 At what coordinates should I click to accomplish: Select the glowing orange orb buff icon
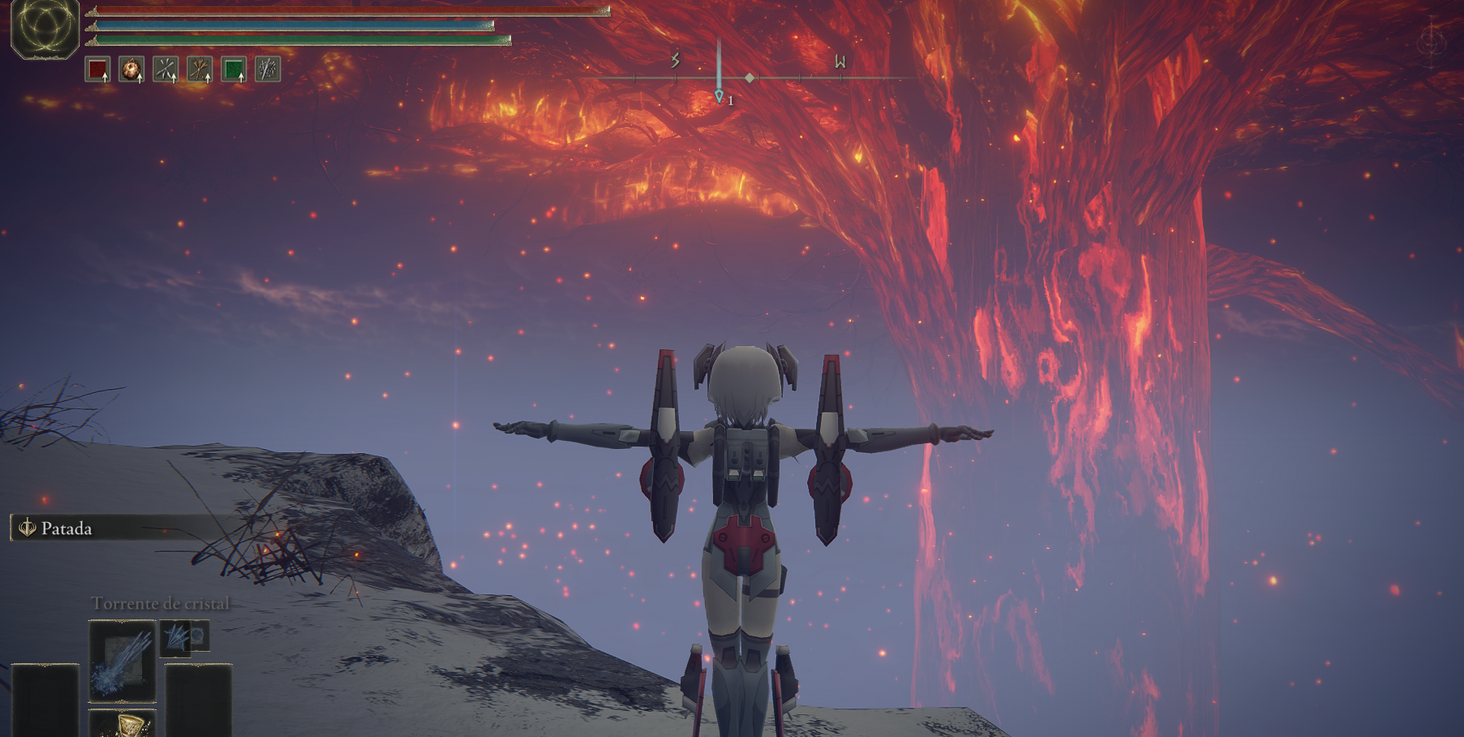(x=131, y=69)
